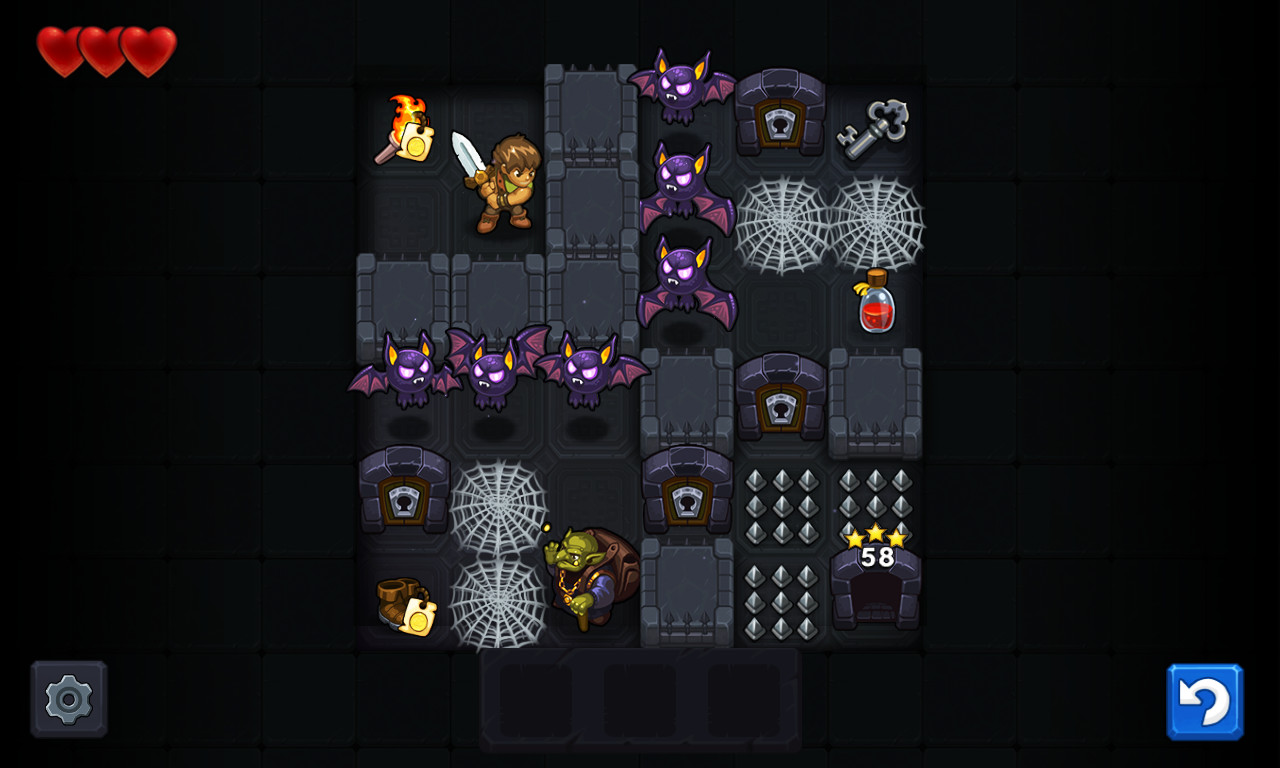This screenshot has height=768, width=1280.
Task: Click the door above the boots
Action: [405, 495]
